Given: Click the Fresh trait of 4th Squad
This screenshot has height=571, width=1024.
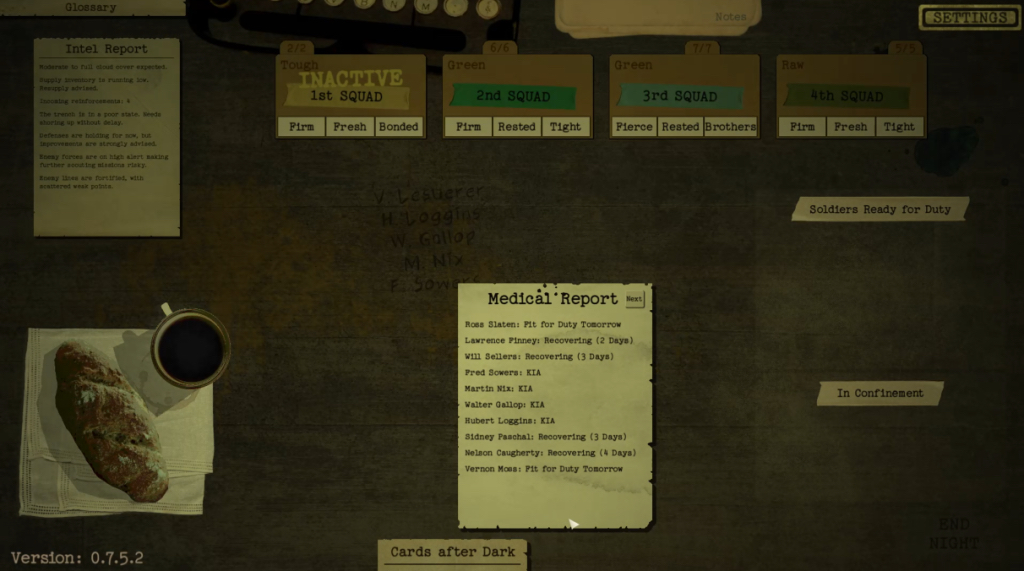Looking at the screenshot, I should pos(850,127).
